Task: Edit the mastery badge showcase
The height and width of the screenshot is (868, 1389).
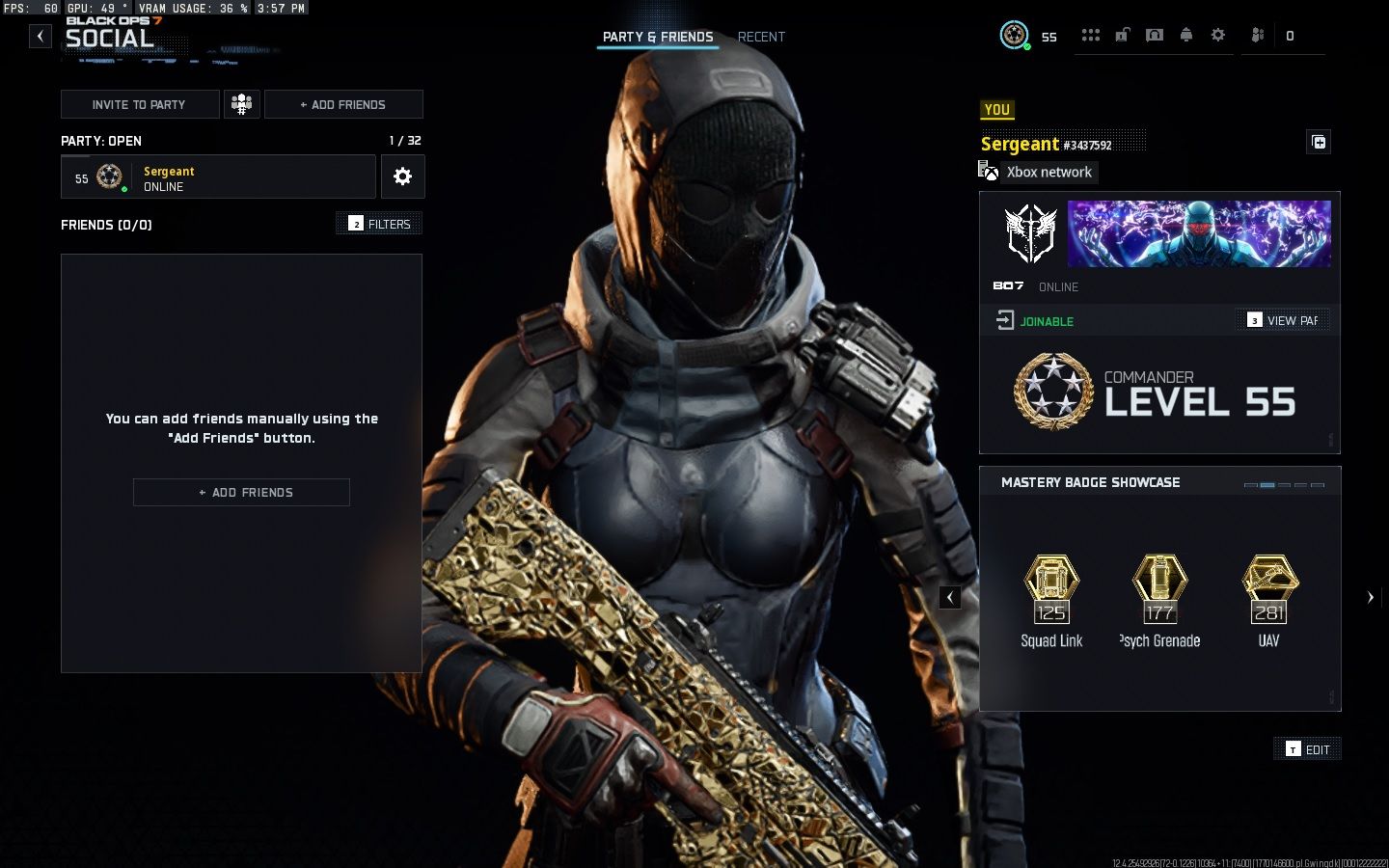Action: click(1308, 749)
